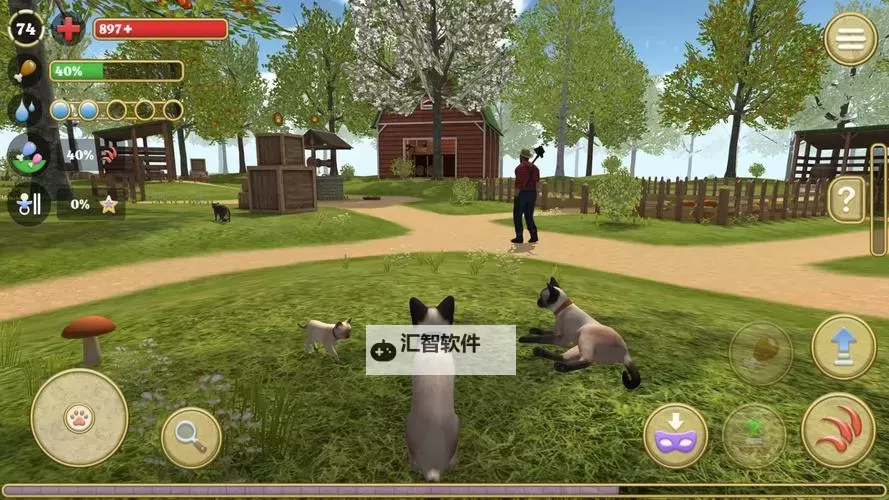The width and height of the screenshot is (889, 500).
Task: Click the red cross heal icon
Action: [68, 28]
